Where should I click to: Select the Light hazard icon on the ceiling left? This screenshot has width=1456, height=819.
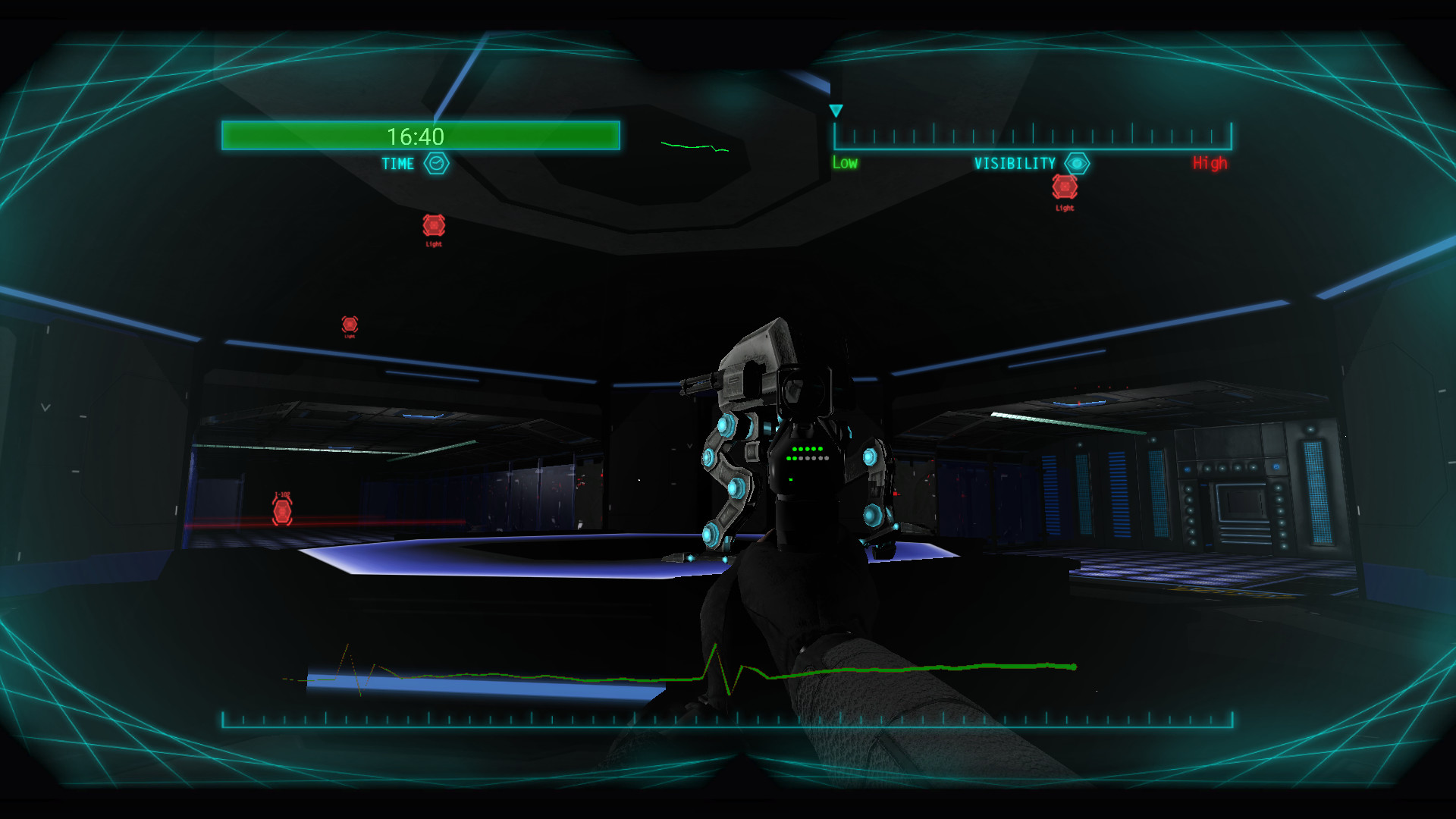click(x=433, y=226)
